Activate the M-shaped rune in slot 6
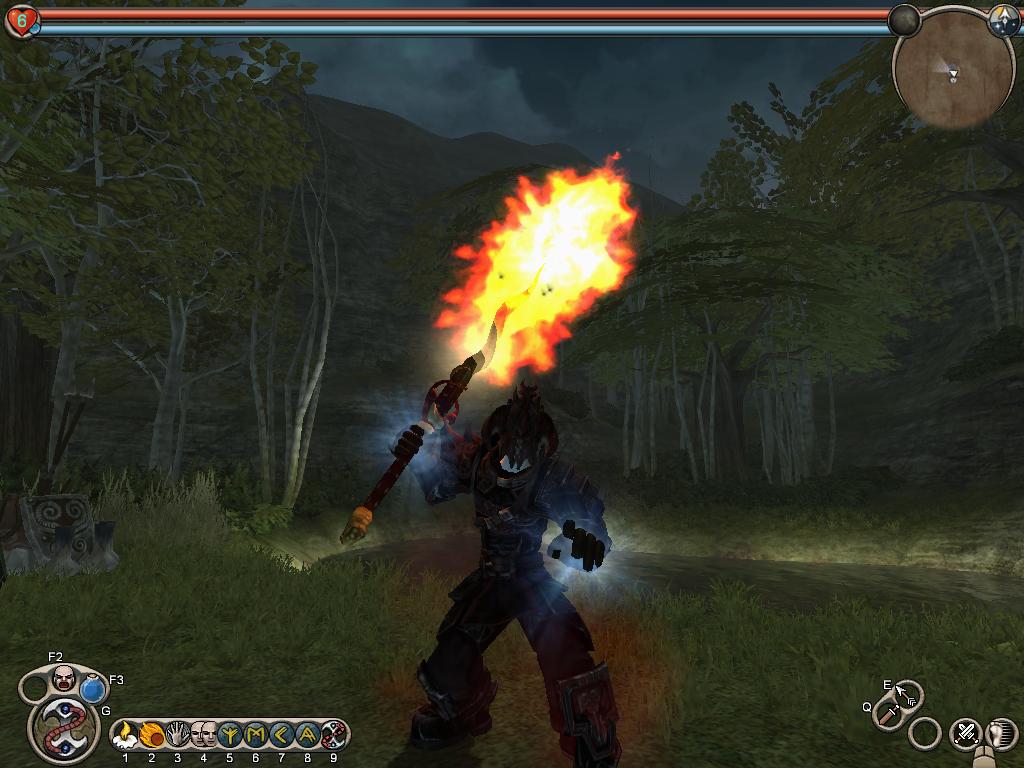The image size is (1024, 768). pos(256,737)
